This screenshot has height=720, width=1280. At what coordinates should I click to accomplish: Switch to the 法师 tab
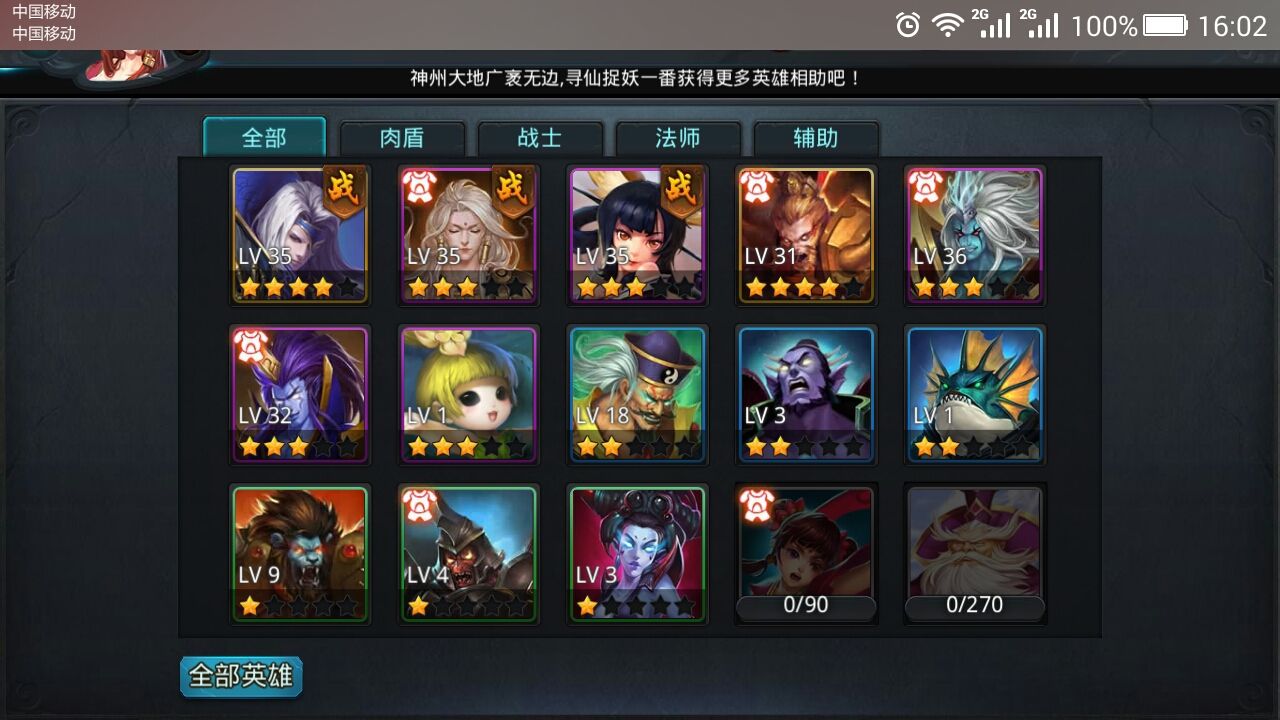click(678, 139)
